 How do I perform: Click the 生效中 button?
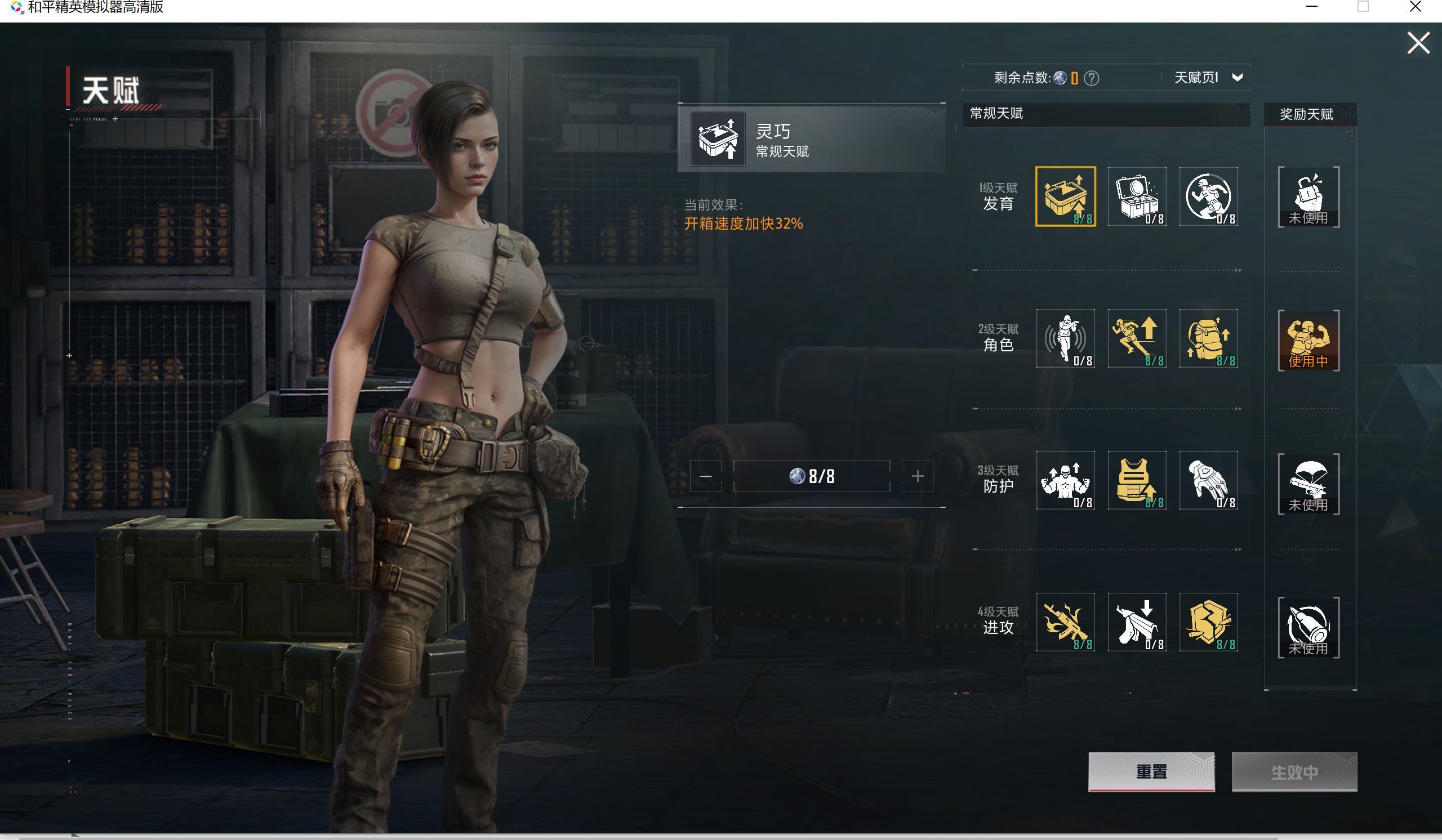pos(1294,771)
